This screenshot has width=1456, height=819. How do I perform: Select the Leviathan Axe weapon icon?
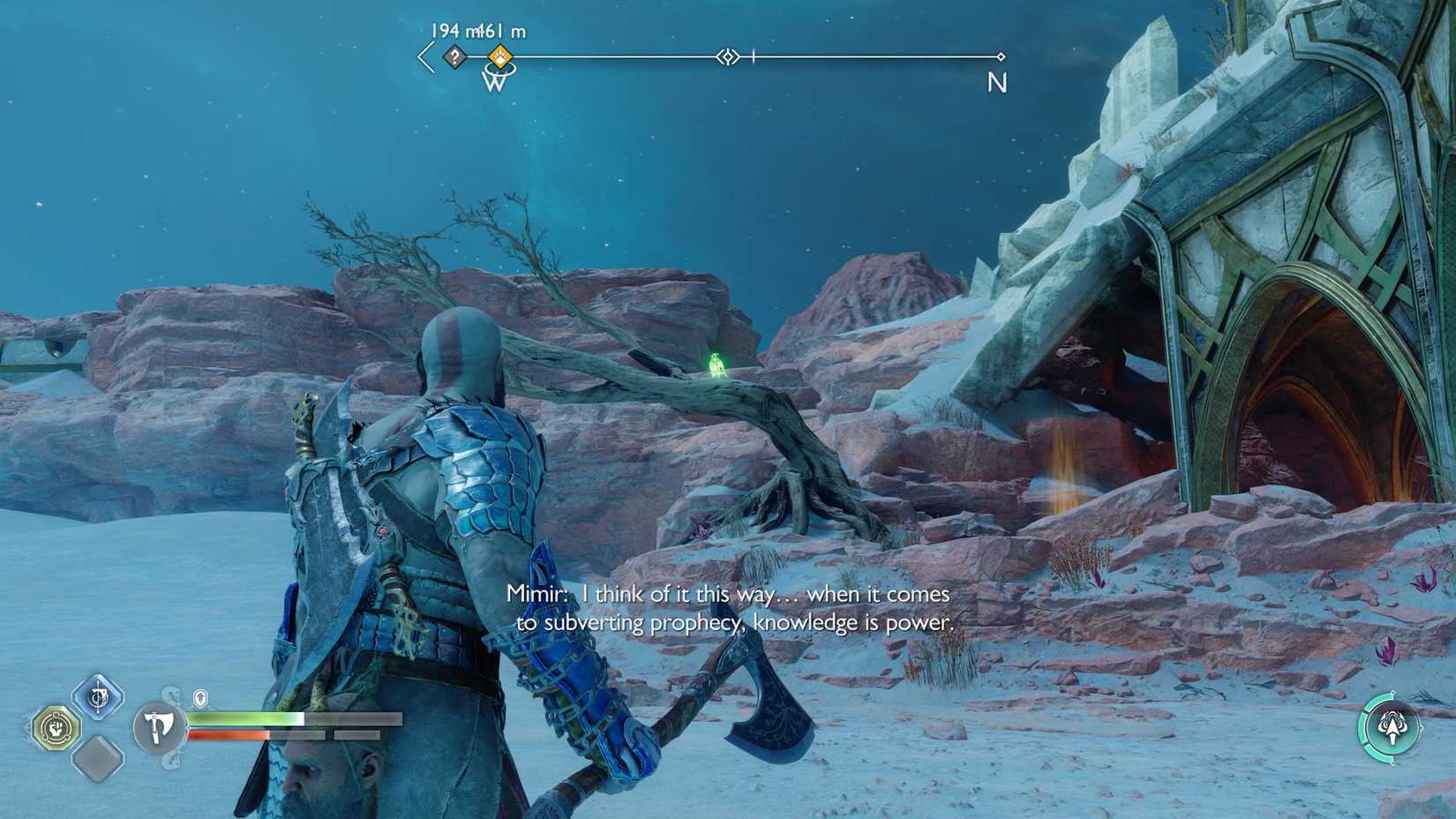(158, 727)
